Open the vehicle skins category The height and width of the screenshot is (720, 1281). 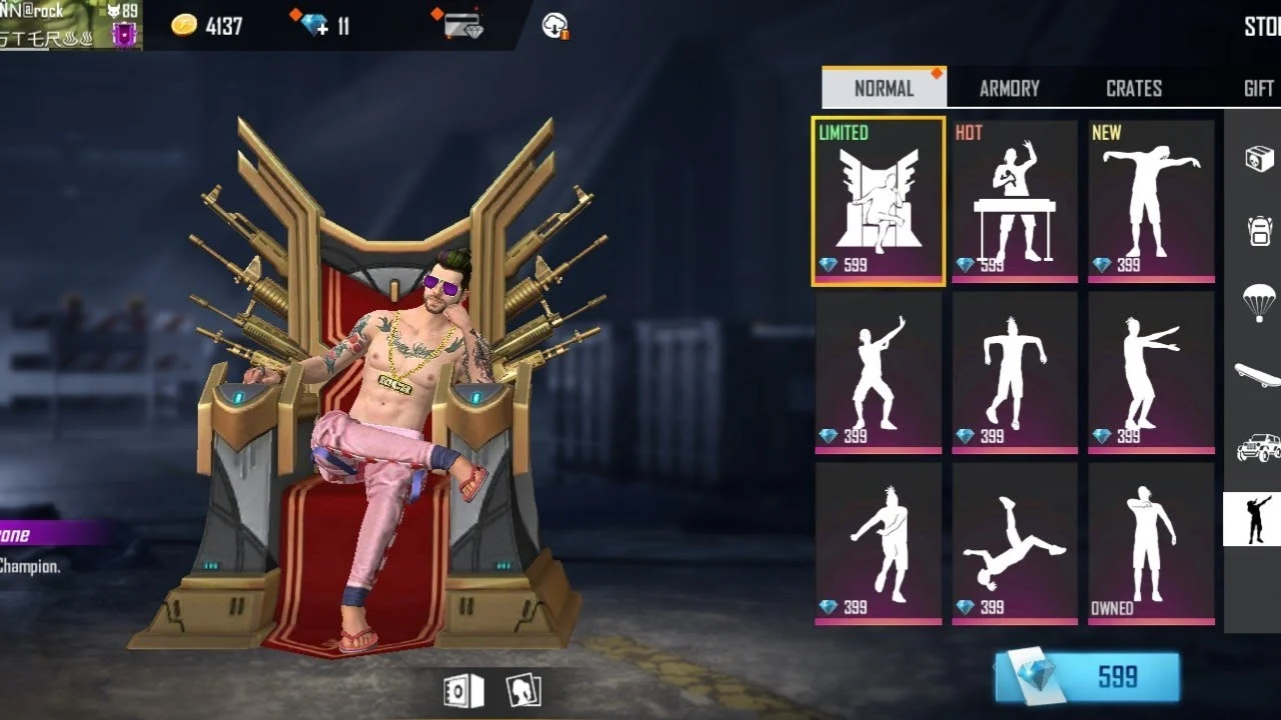coord(1255,448)
